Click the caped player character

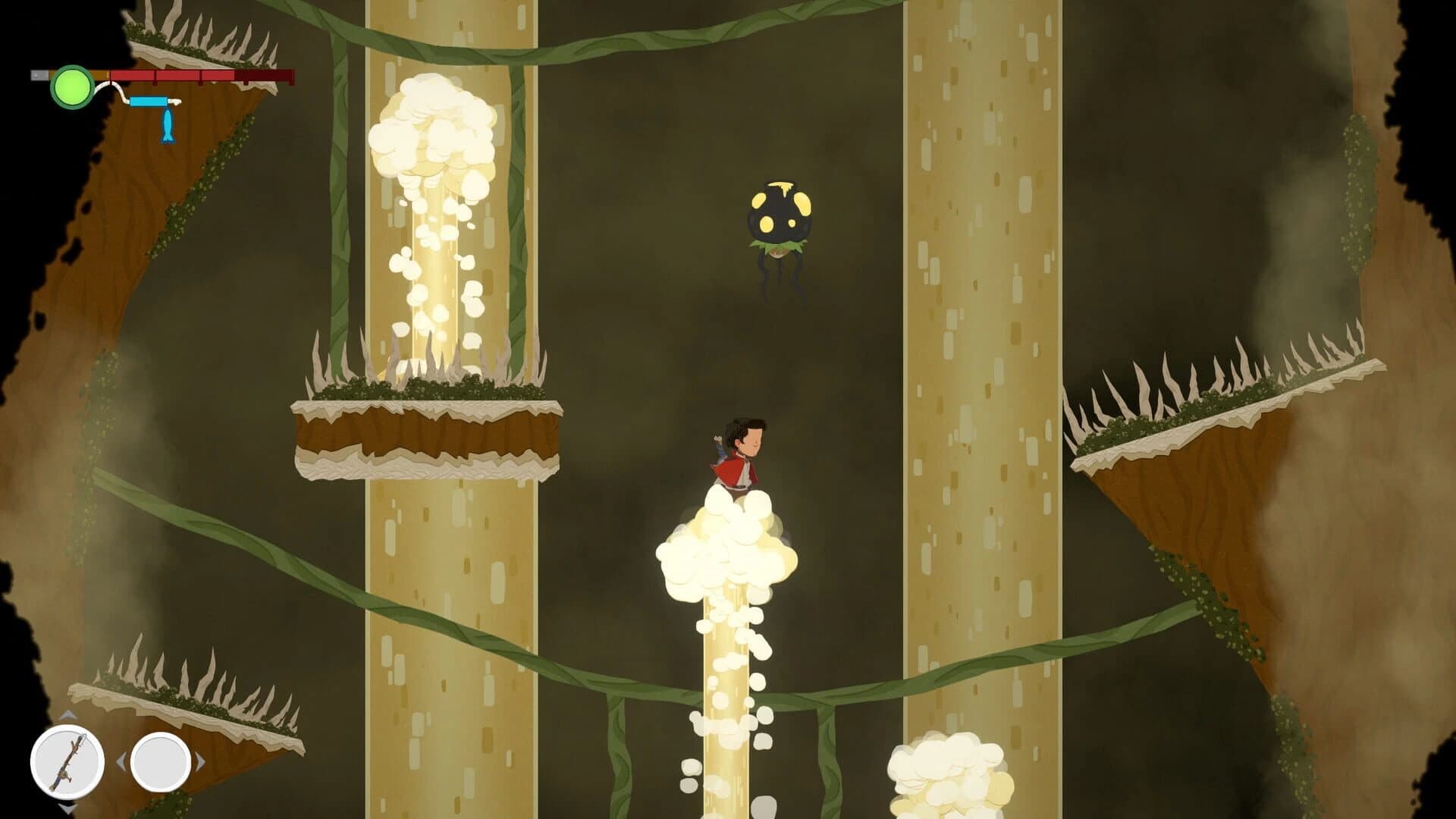click(x=736, y=463)
